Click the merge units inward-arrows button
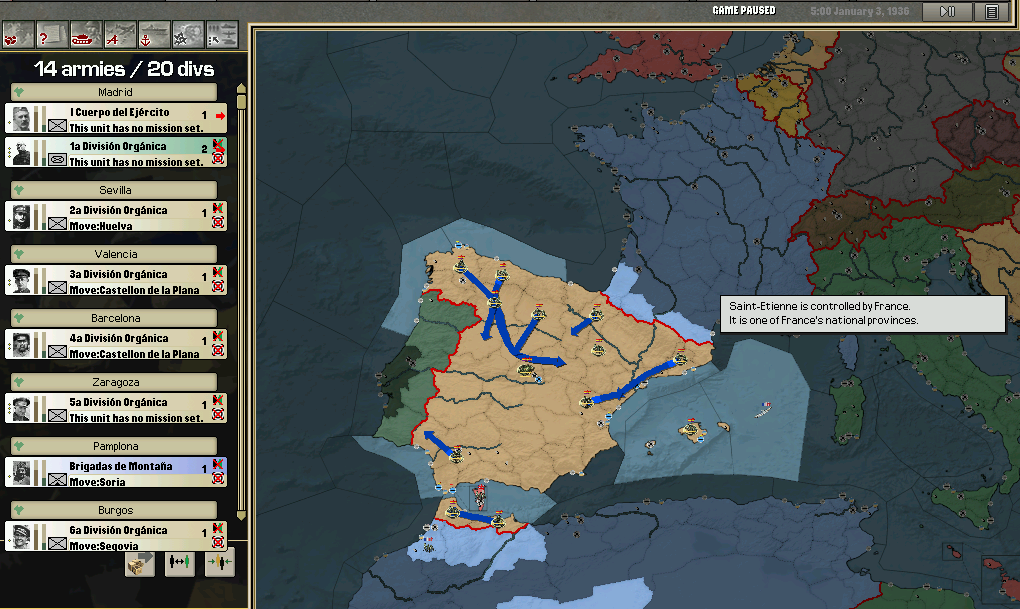The image size is (1020, 609). pyautogui.click(x=220, y=563)
